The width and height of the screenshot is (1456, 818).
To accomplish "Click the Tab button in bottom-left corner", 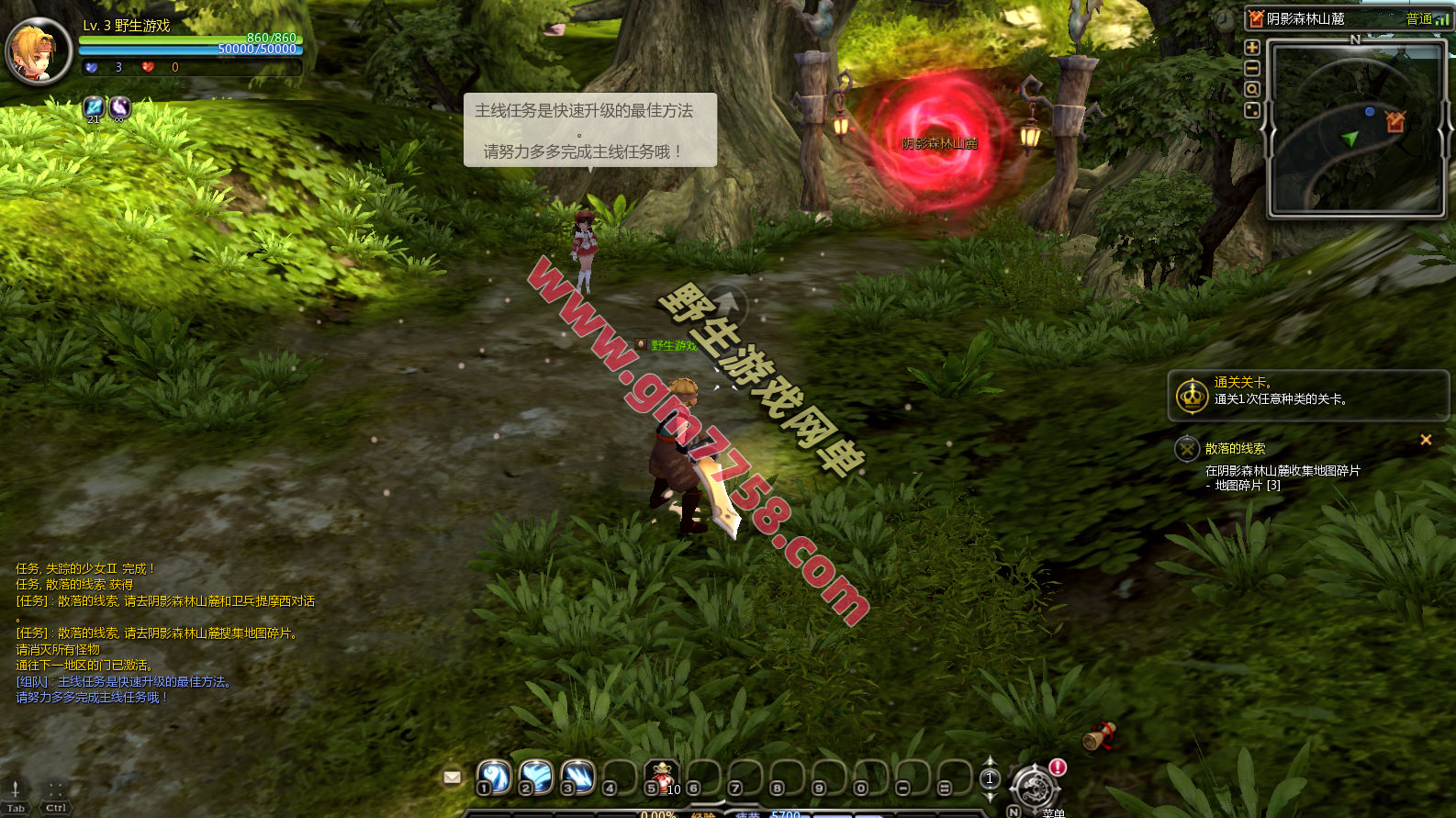I will [16, 797].
